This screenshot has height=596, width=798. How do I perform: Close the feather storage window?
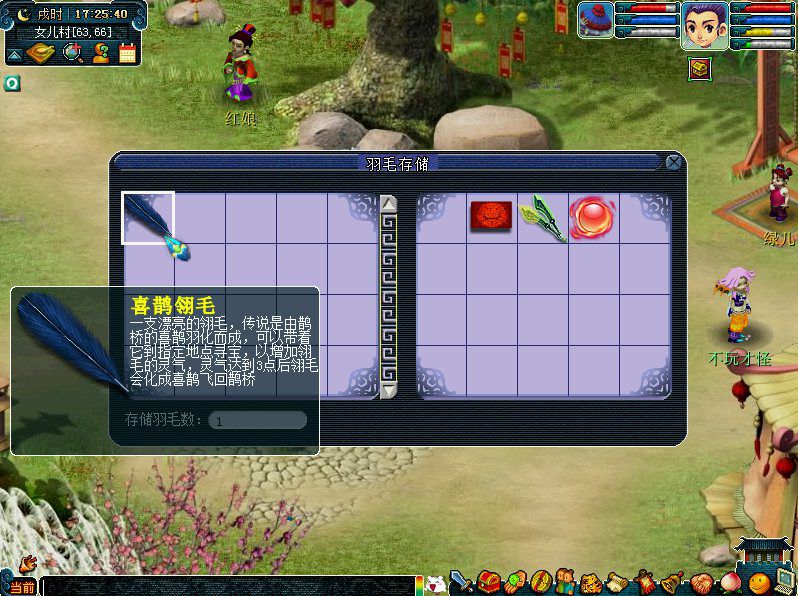[x=675, y=162]
